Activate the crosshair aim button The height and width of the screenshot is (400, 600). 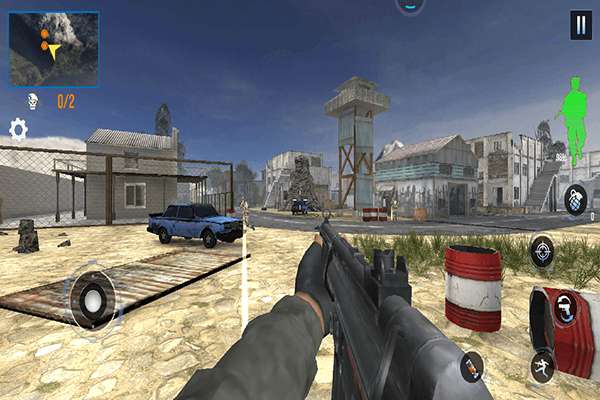pos(542,249)
